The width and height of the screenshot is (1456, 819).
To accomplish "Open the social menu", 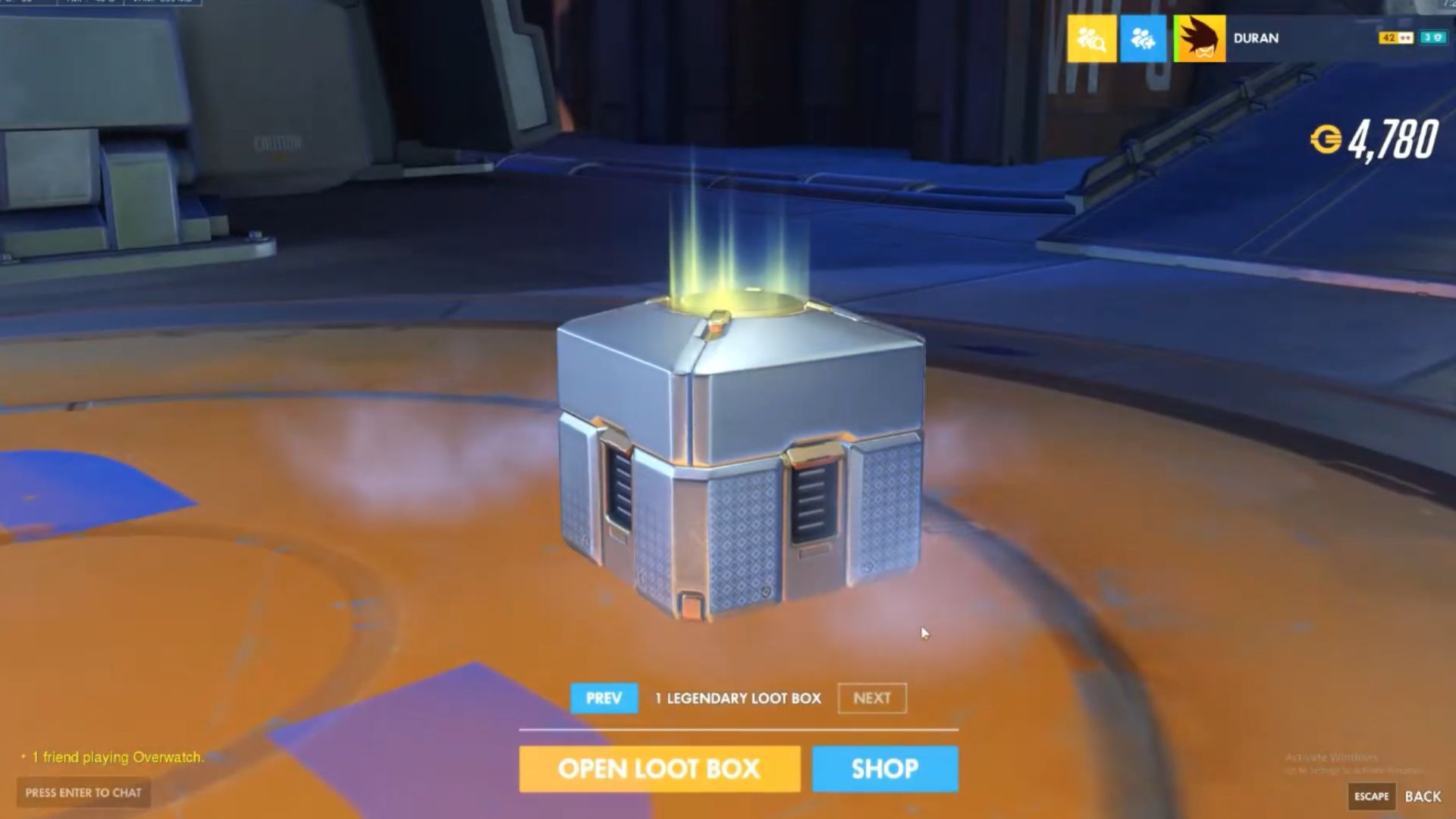I will coord(1145,39).
